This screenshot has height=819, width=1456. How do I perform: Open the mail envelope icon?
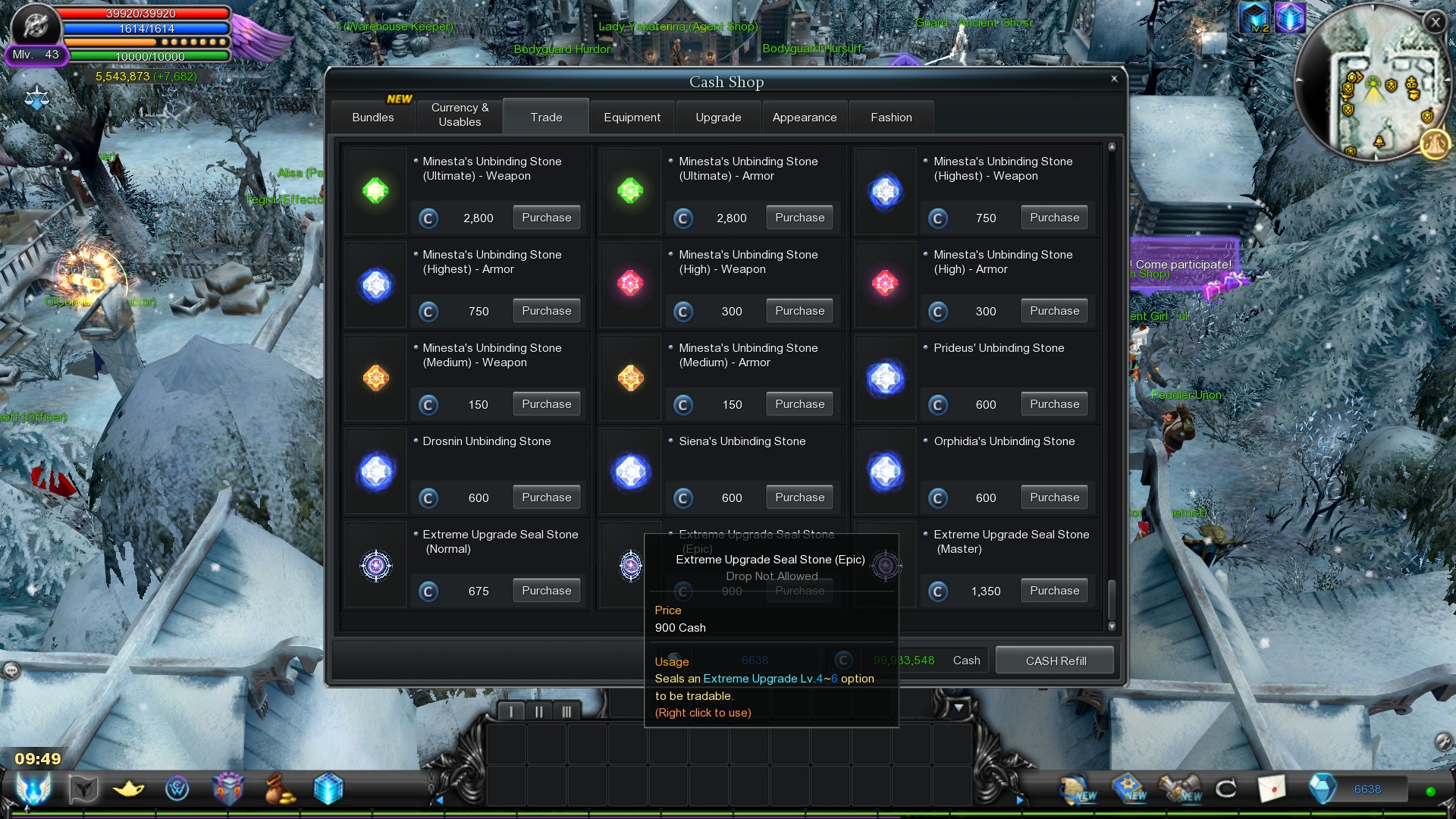1272,789
